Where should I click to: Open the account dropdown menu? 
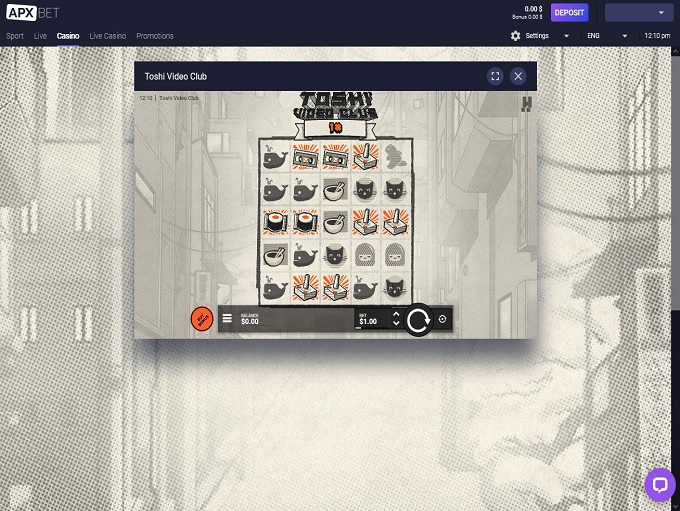coord(639,12)
